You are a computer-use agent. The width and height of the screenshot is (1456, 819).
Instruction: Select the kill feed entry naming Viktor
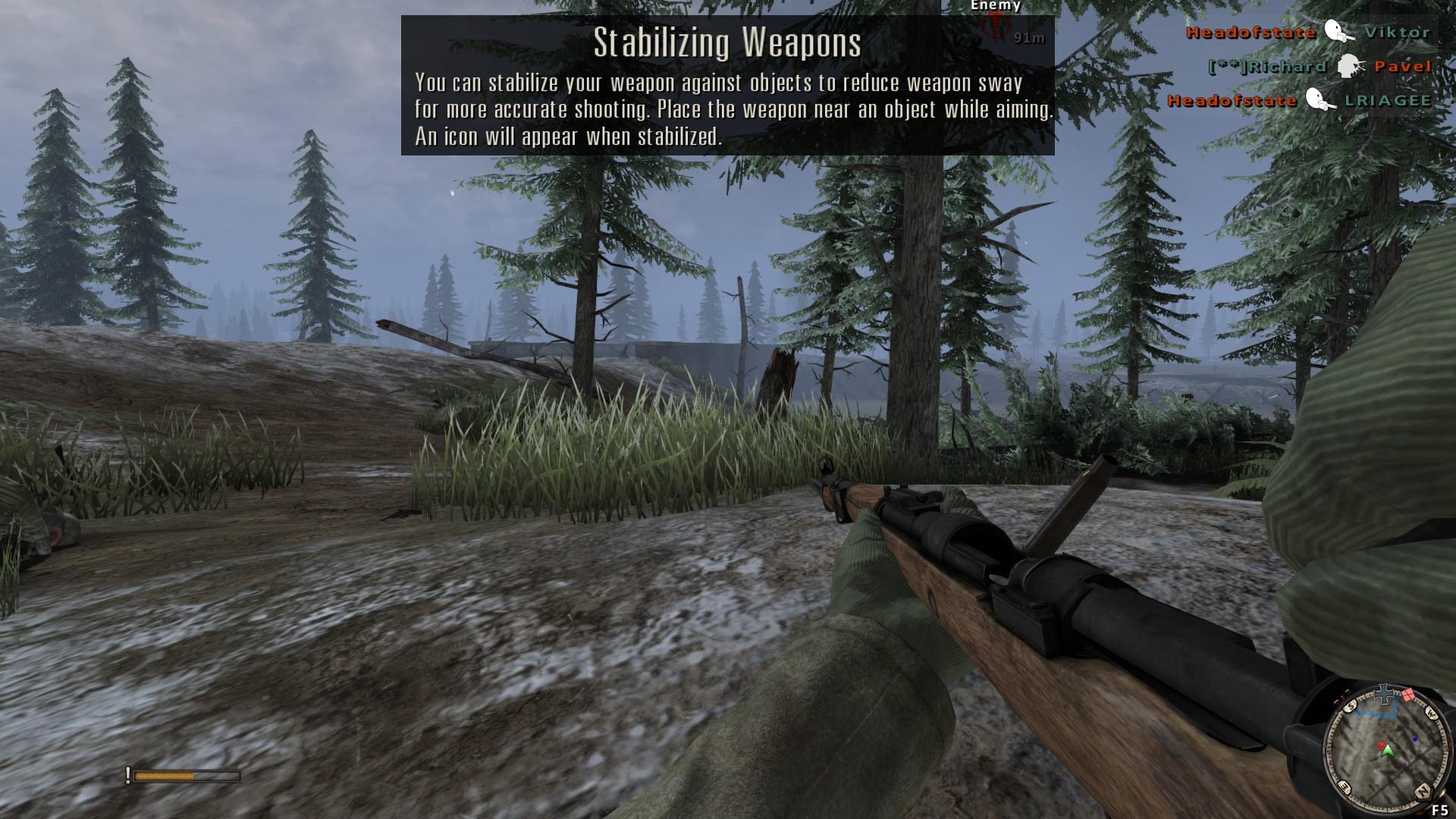[x=1308, y=32]
